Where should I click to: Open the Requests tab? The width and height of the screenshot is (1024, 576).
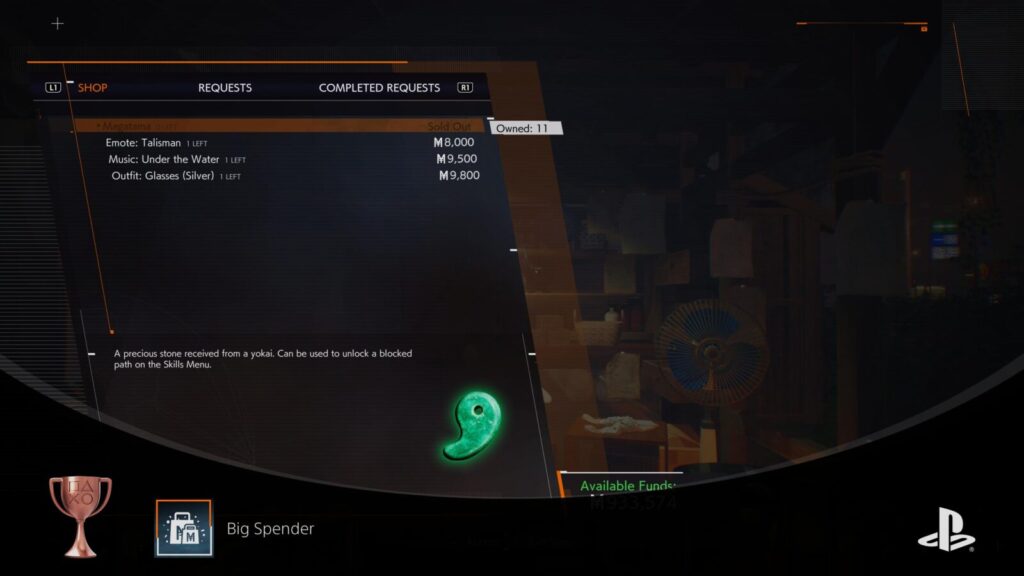pyautogui.click(x=225, y=87)
